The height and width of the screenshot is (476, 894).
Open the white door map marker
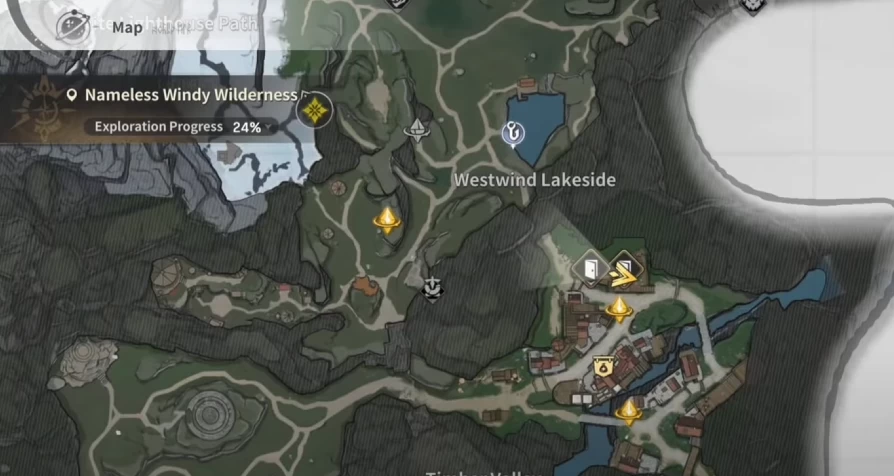(x=589, y=267)
